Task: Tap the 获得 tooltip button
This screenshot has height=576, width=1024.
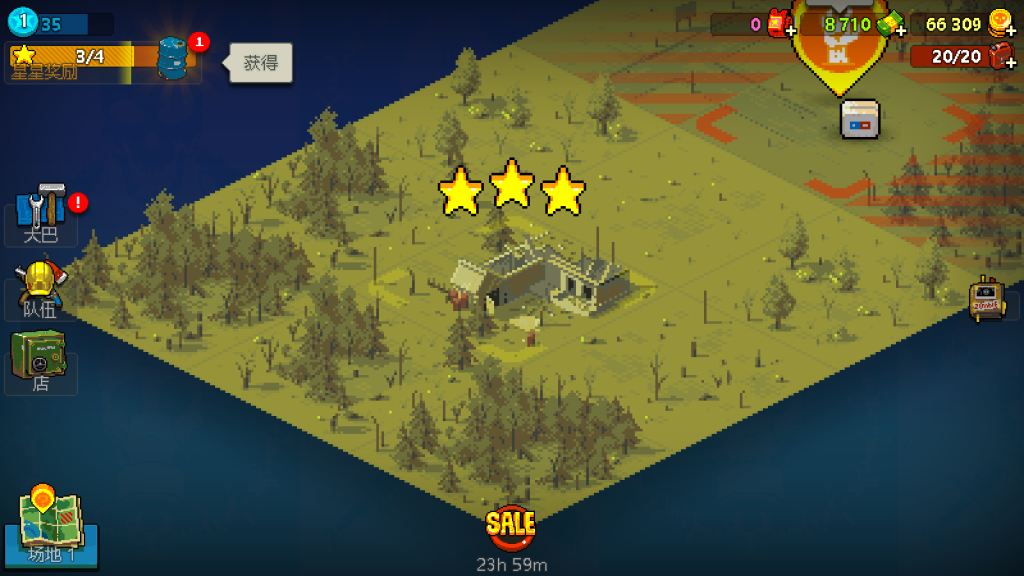Action: [261, 64]
